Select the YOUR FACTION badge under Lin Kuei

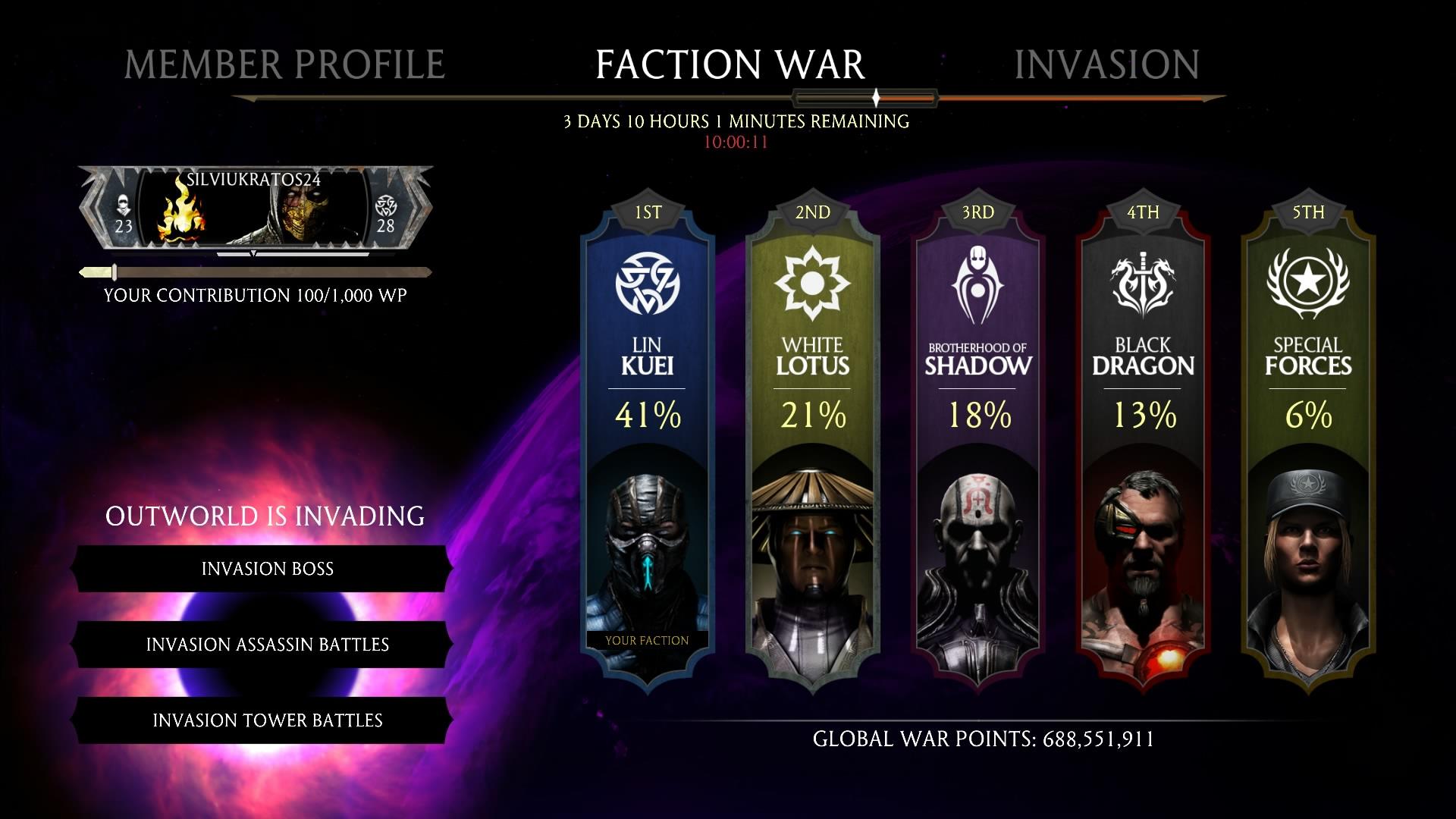646,641
